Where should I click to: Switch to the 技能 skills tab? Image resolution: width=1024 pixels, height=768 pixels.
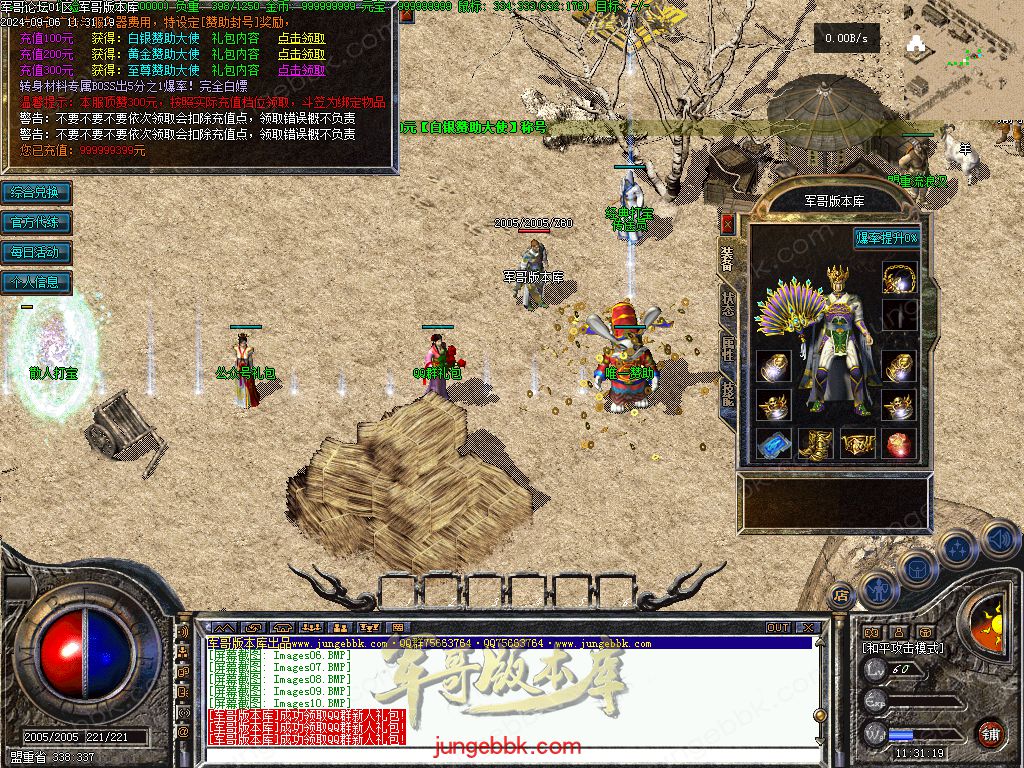727,394
